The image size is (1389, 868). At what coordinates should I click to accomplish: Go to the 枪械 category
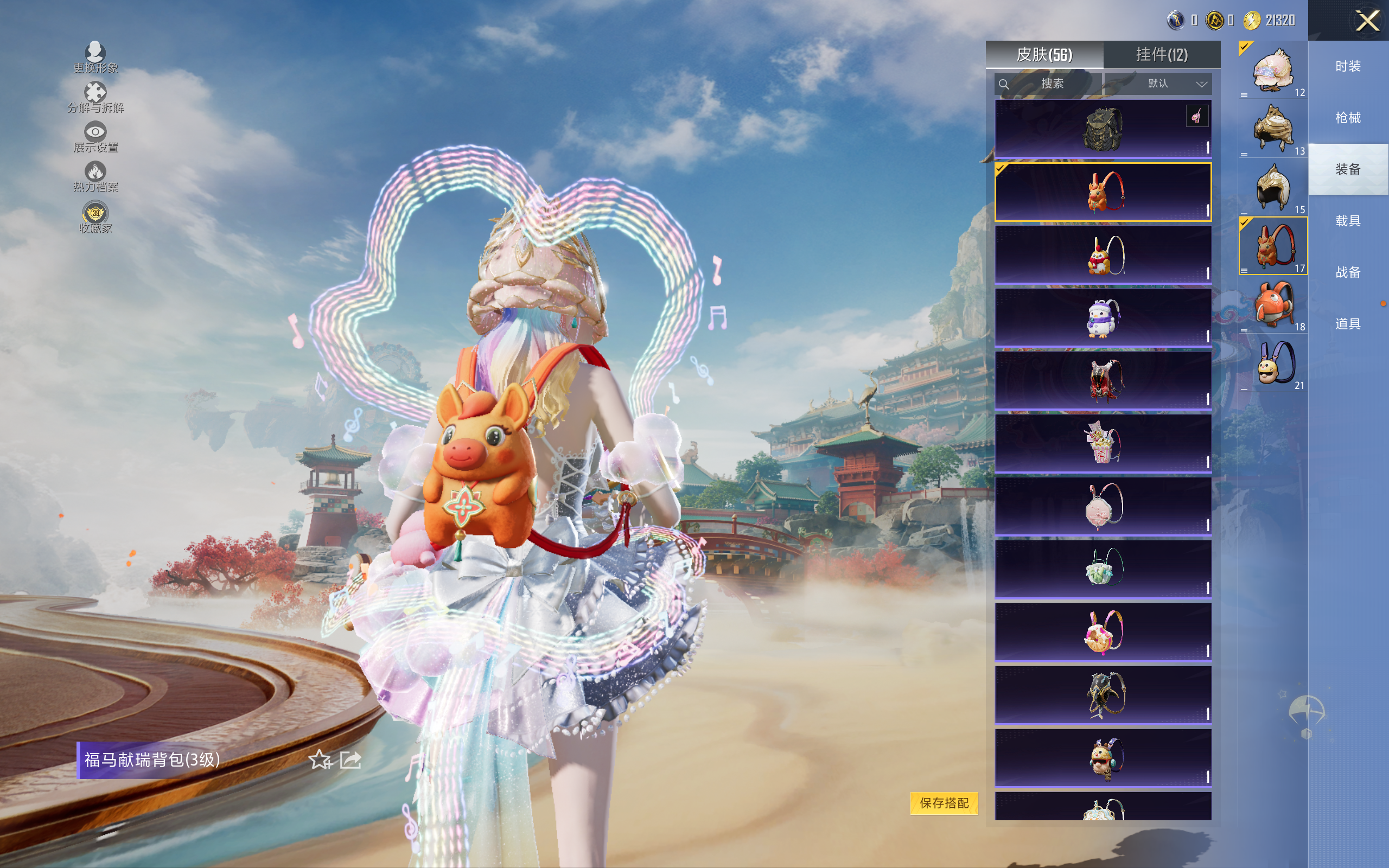[x=1348, y=118]
